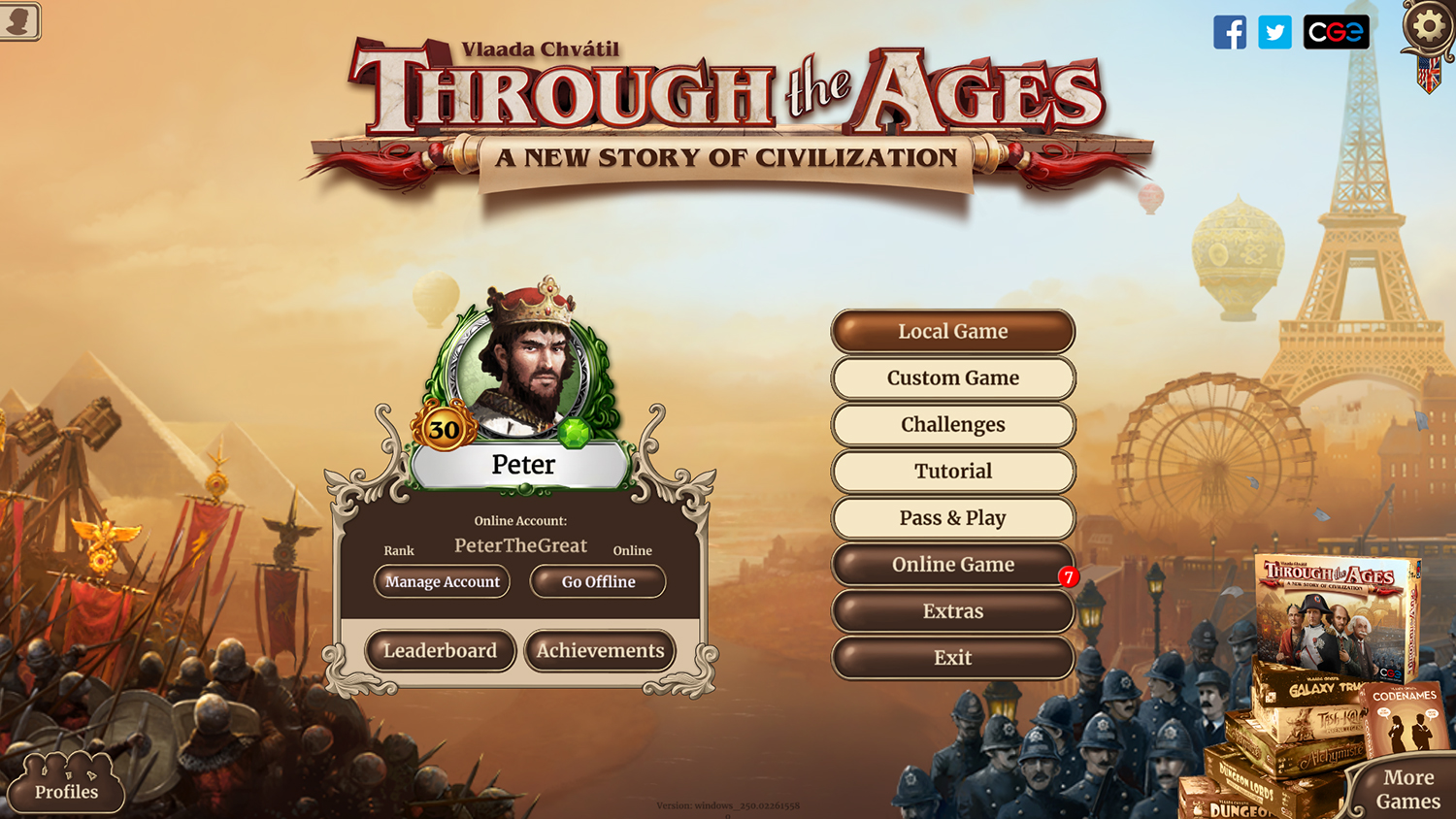Start a Local Game

click(x=952, y=331)
